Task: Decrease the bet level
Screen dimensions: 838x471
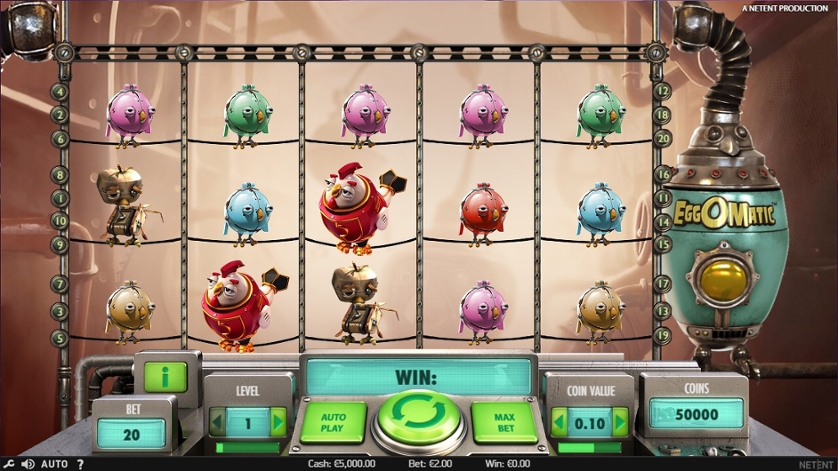Action: pyautogui.click(x=217, y=423)
